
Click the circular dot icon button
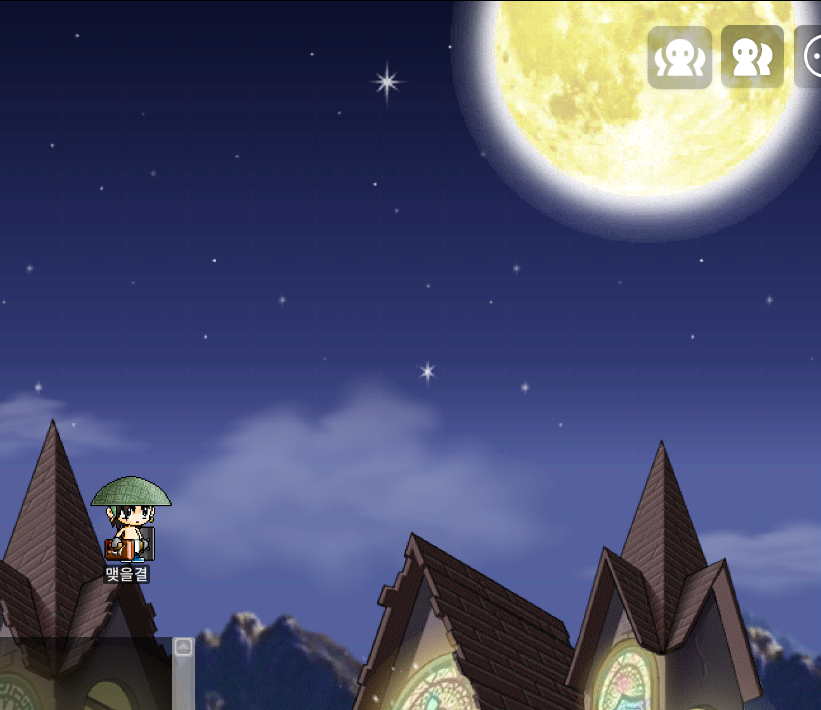tap(811, 57)
